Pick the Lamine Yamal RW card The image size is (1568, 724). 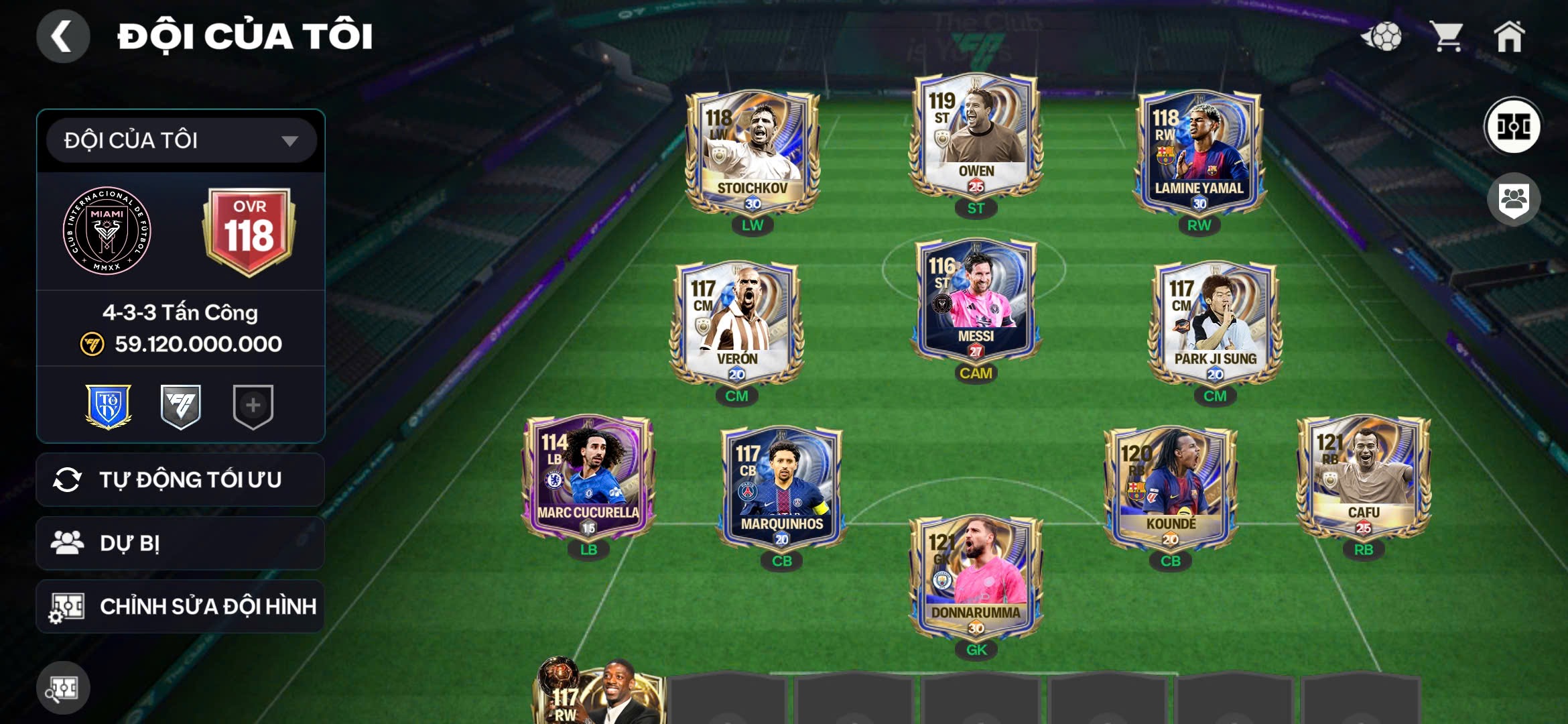1199,154
